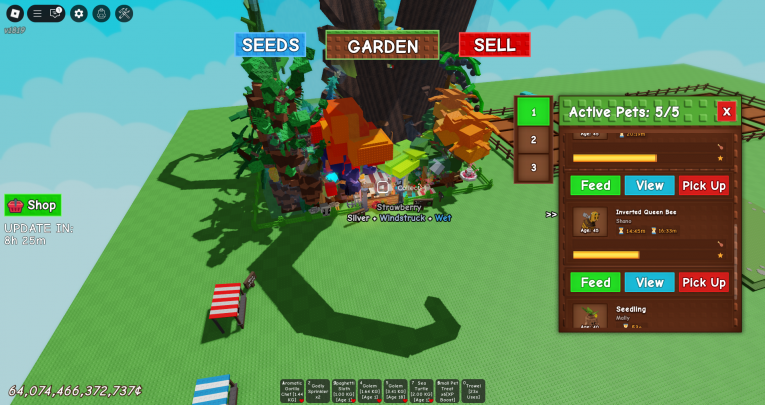Open the Shop
The height and width of the screenshot is (405, 765).
[x=33, y=205]
